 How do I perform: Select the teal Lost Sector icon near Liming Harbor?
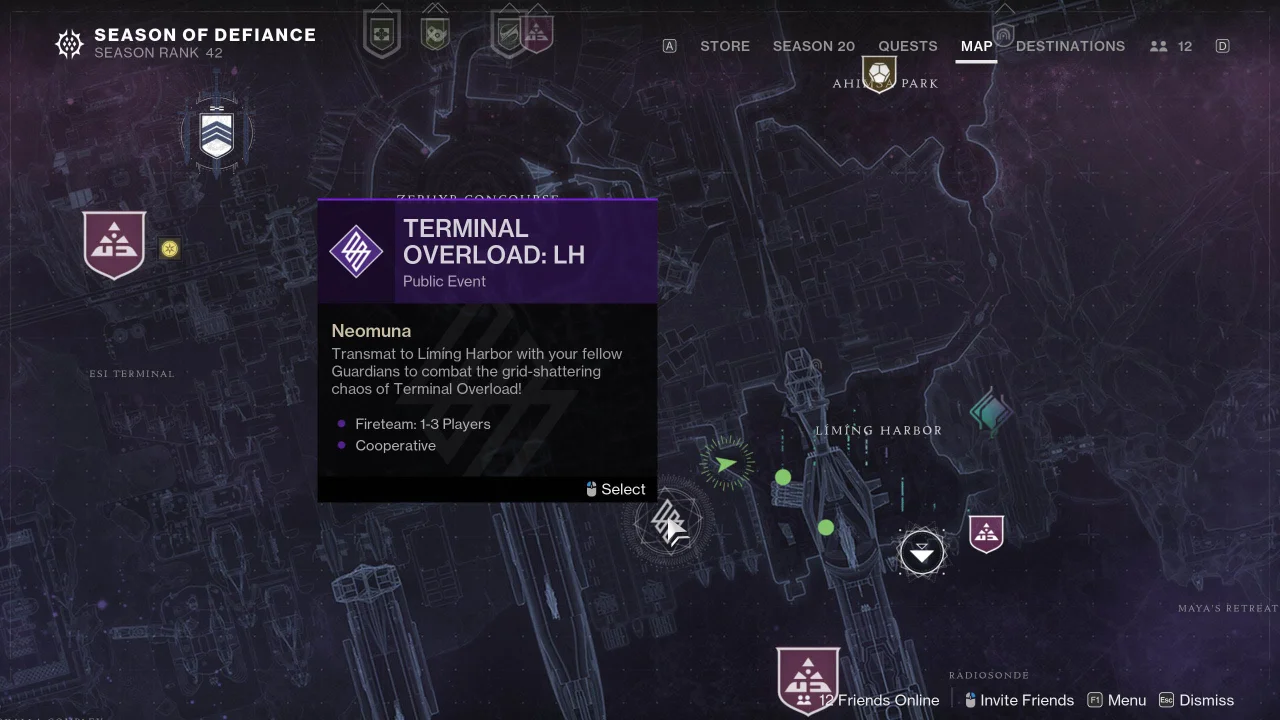(989, 410)
